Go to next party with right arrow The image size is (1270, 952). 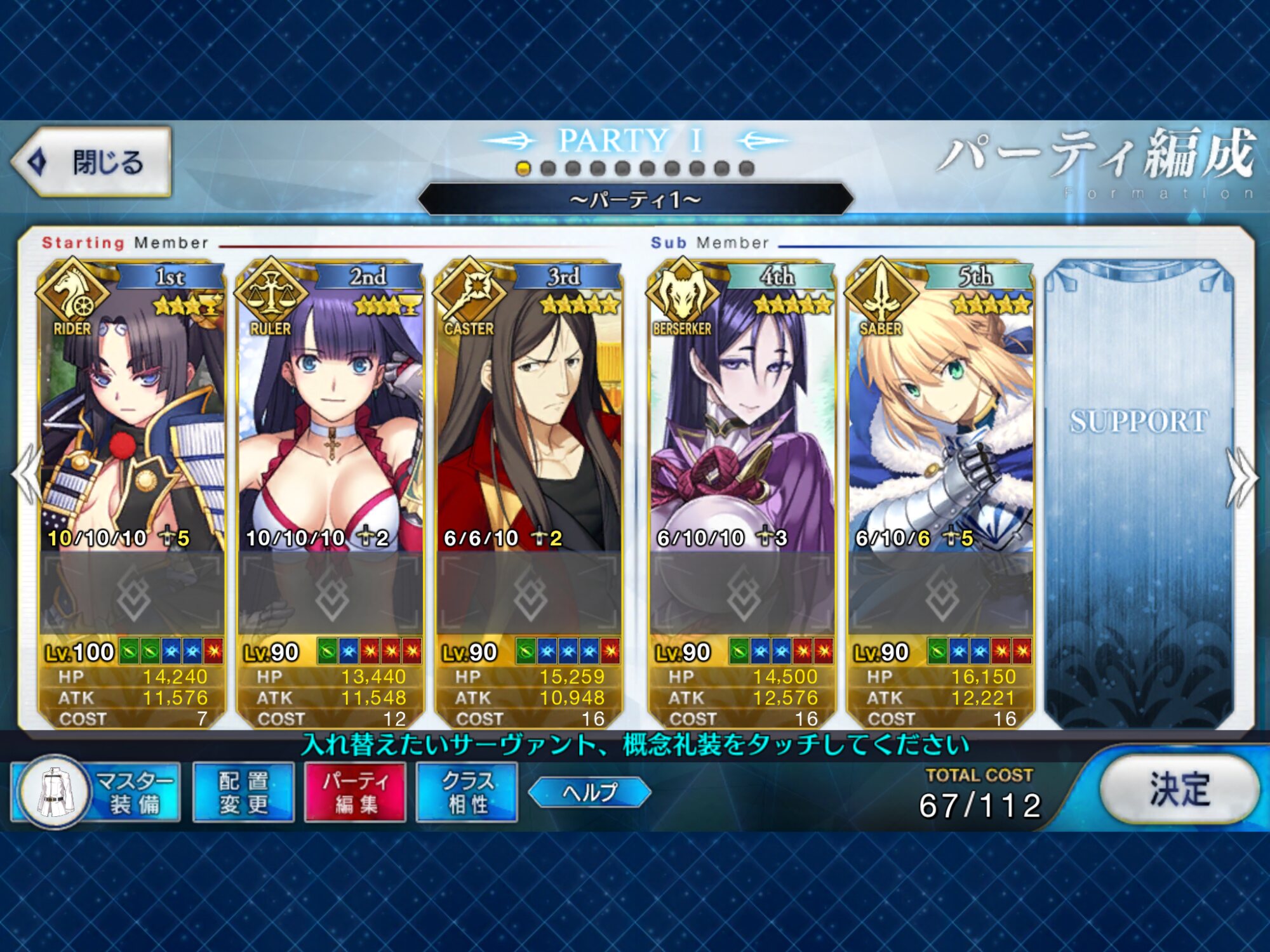[1242, 476]
